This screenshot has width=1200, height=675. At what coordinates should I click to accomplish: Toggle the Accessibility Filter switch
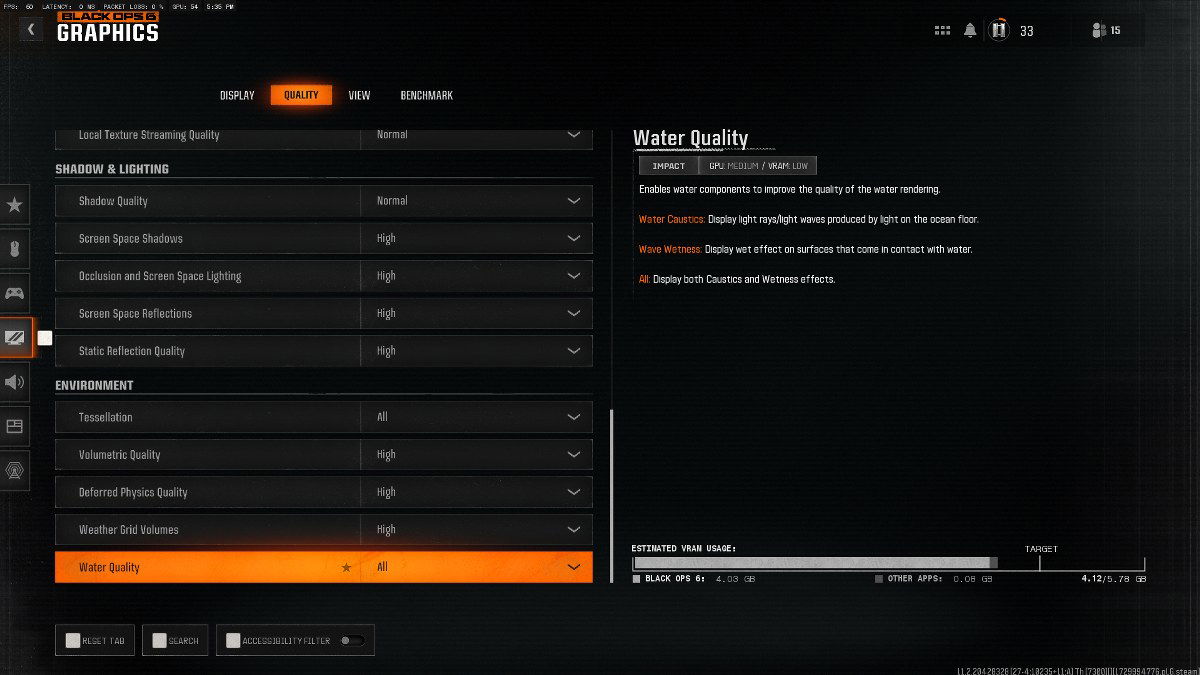point(352,641)
